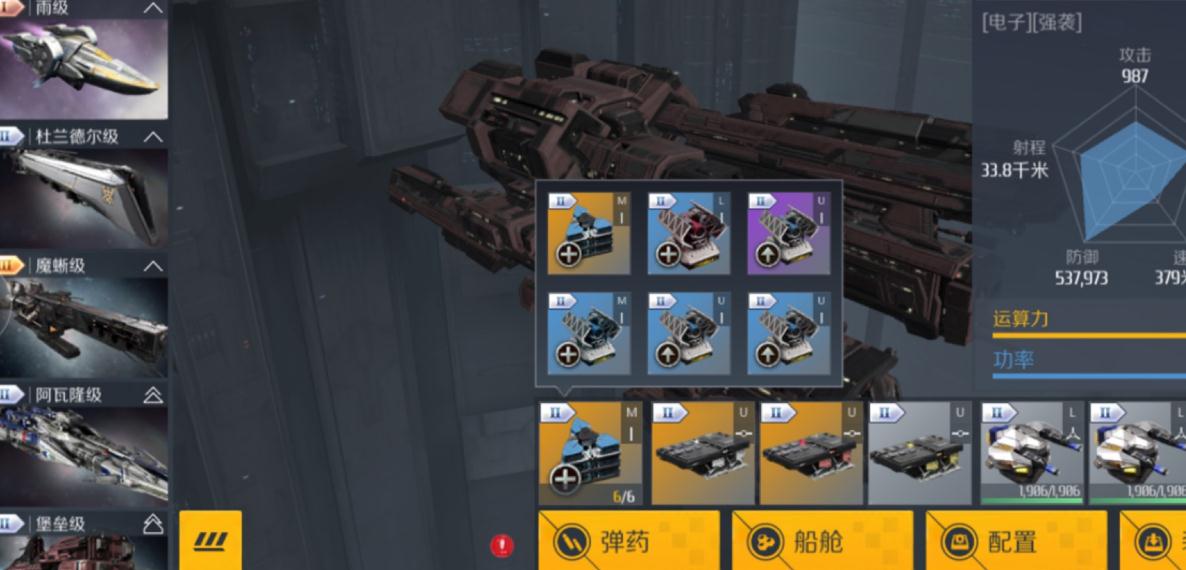Viewport: 1186px width, 570px height.
Task: Click the red exclamation alert icon
Action: [502, 545]
